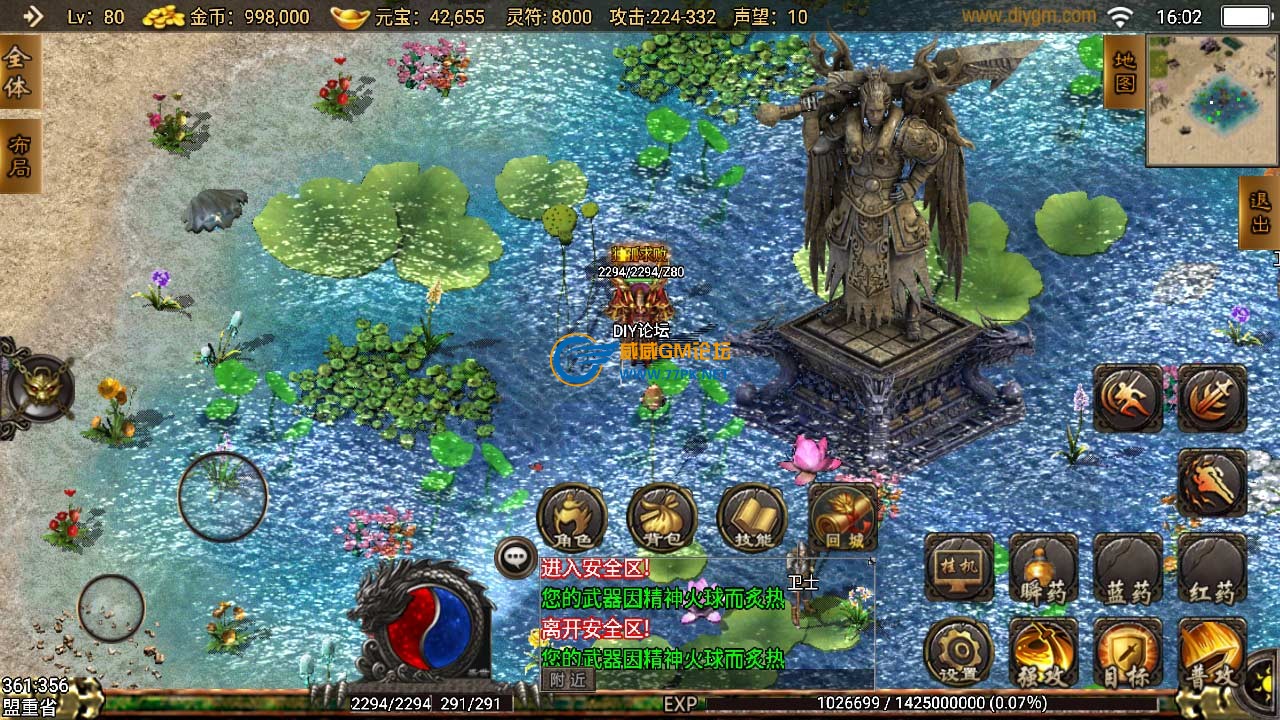The width and height of the screenshot is (1280, 720).
Task: Click the 退出 exit button
Action: pyautogui.click(x=1259, y=212)
